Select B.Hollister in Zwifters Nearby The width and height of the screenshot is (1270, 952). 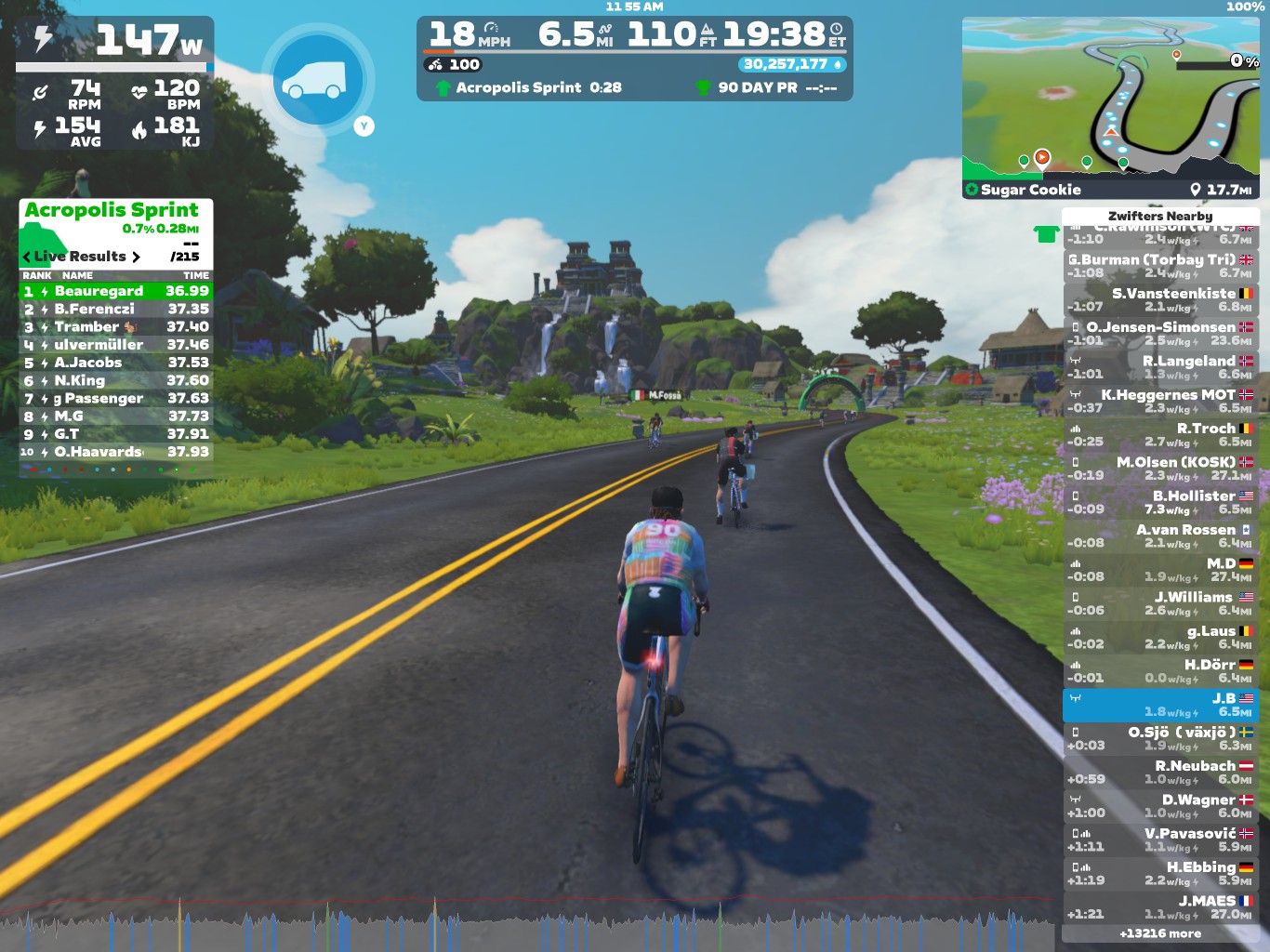point(1160,502)
